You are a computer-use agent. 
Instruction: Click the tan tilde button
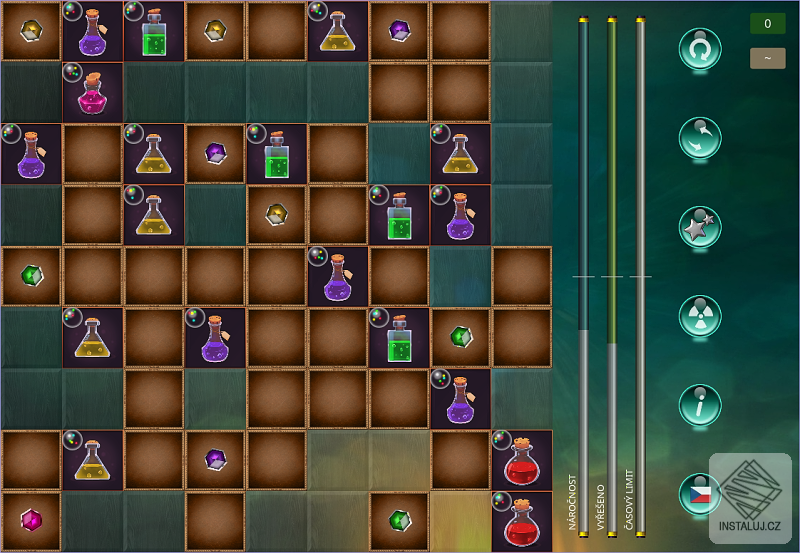pyautogui.click(x=767, y=58)
